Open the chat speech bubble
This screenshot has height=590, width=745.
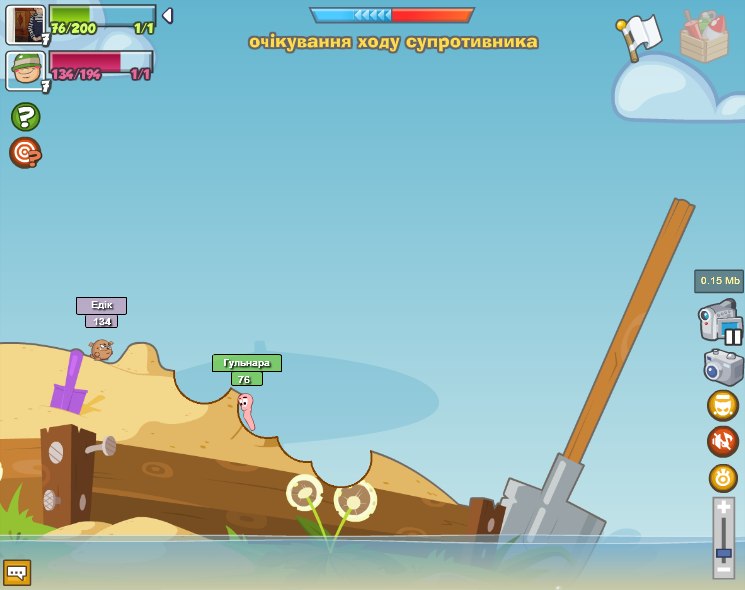tap(17, 573)
